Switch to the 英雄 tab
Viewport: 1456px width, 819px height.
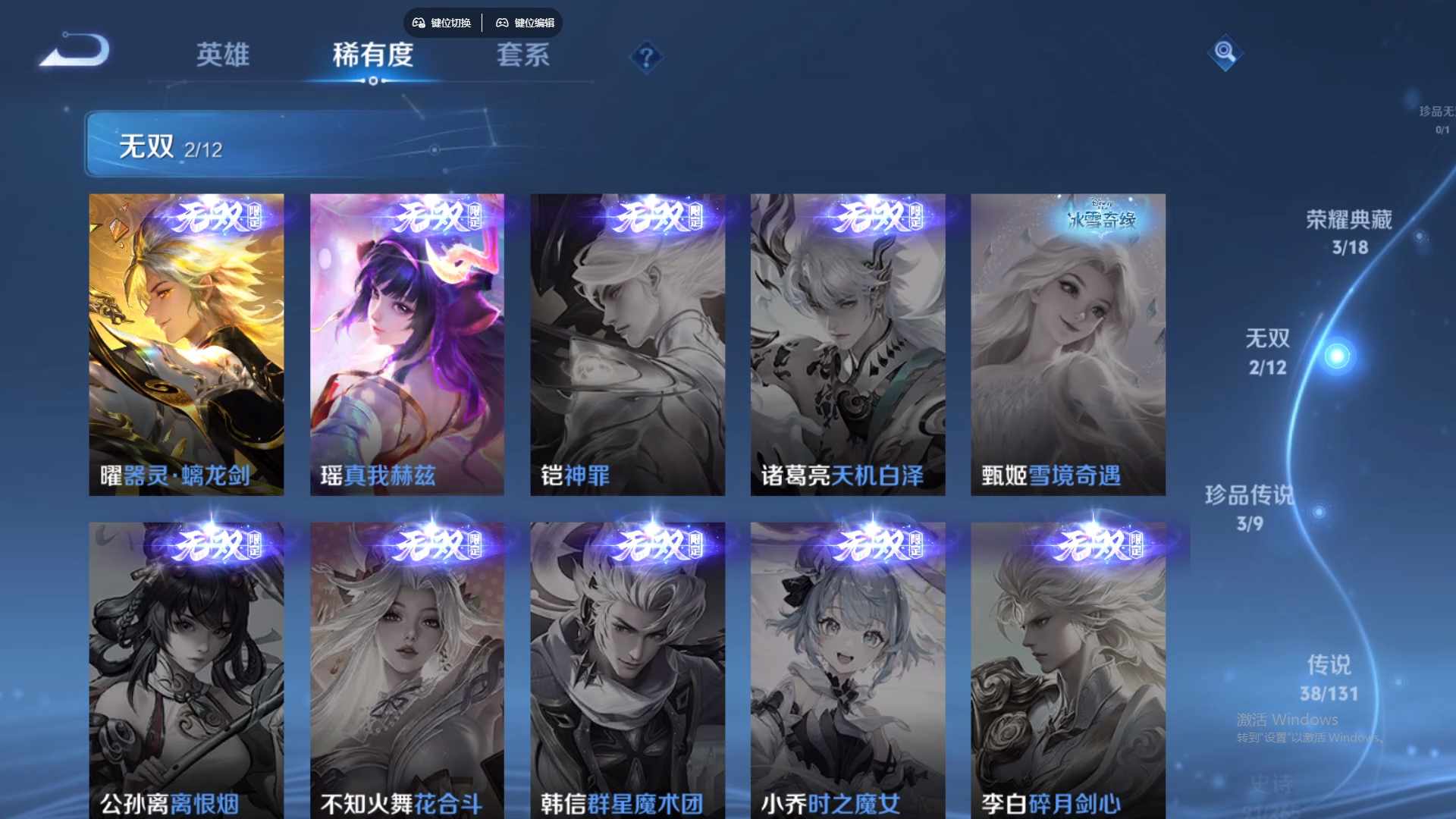point(223,55)
